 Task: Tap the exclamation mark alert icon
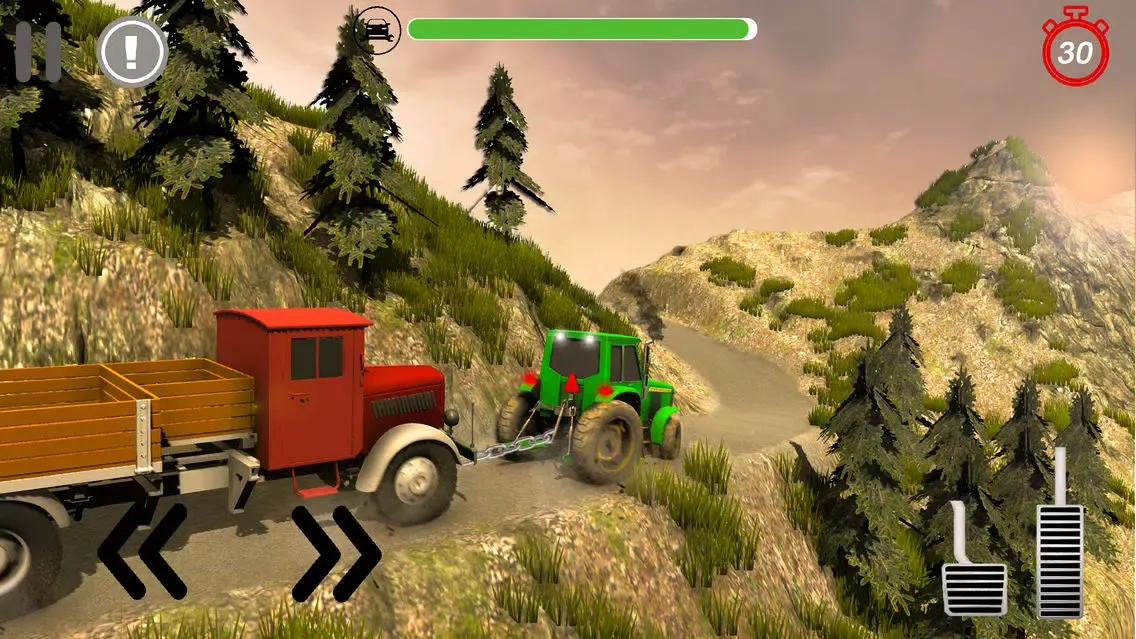tap(132, 51)
